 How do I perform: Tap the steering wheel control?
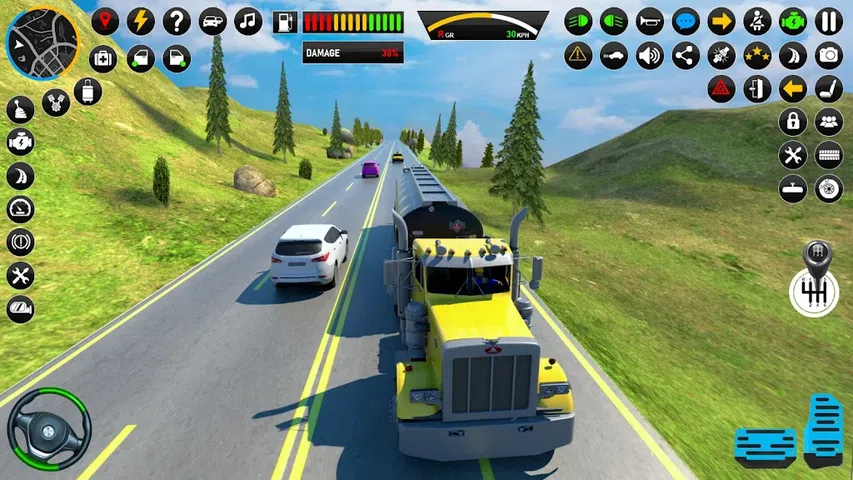[x=49, y=428]
